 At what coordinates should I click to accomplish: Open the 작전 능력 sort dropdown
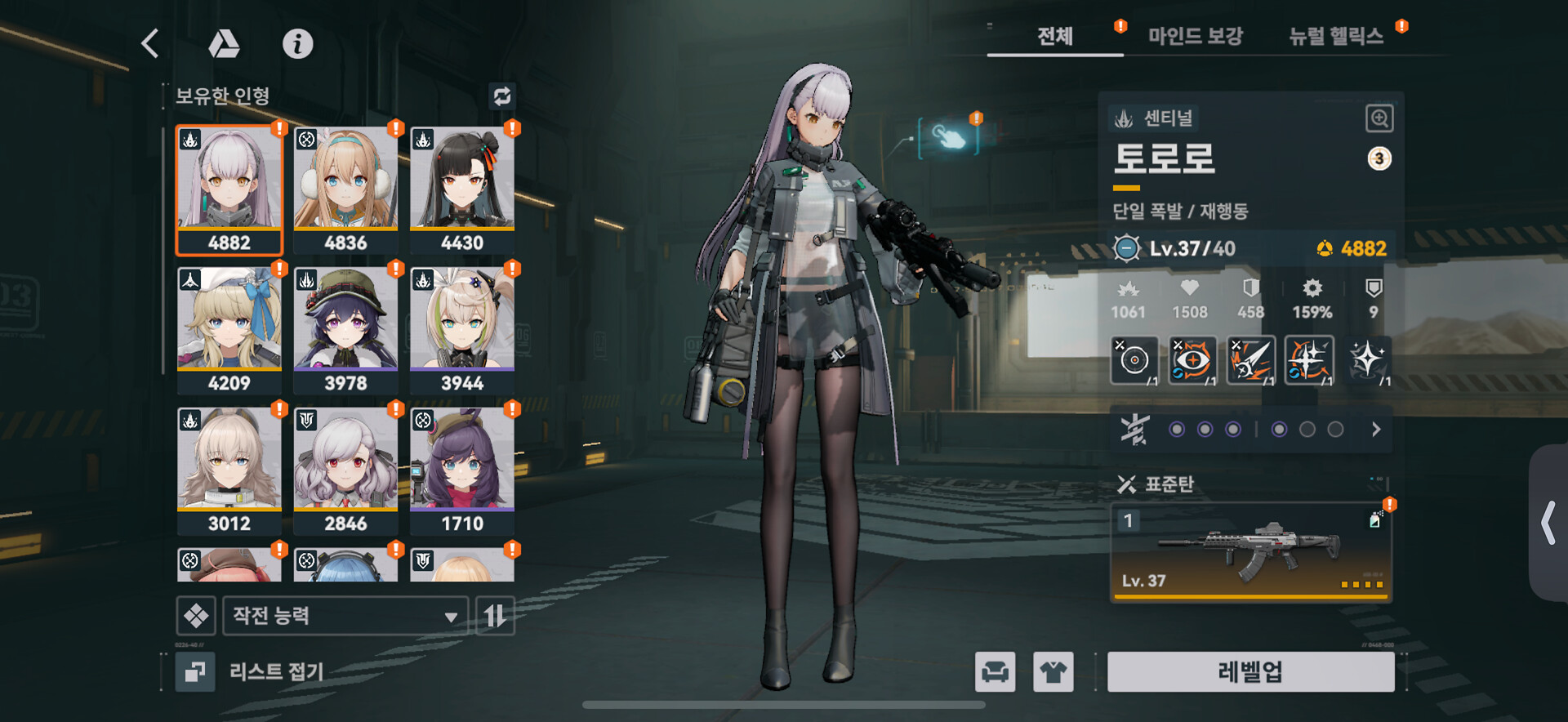345,616
